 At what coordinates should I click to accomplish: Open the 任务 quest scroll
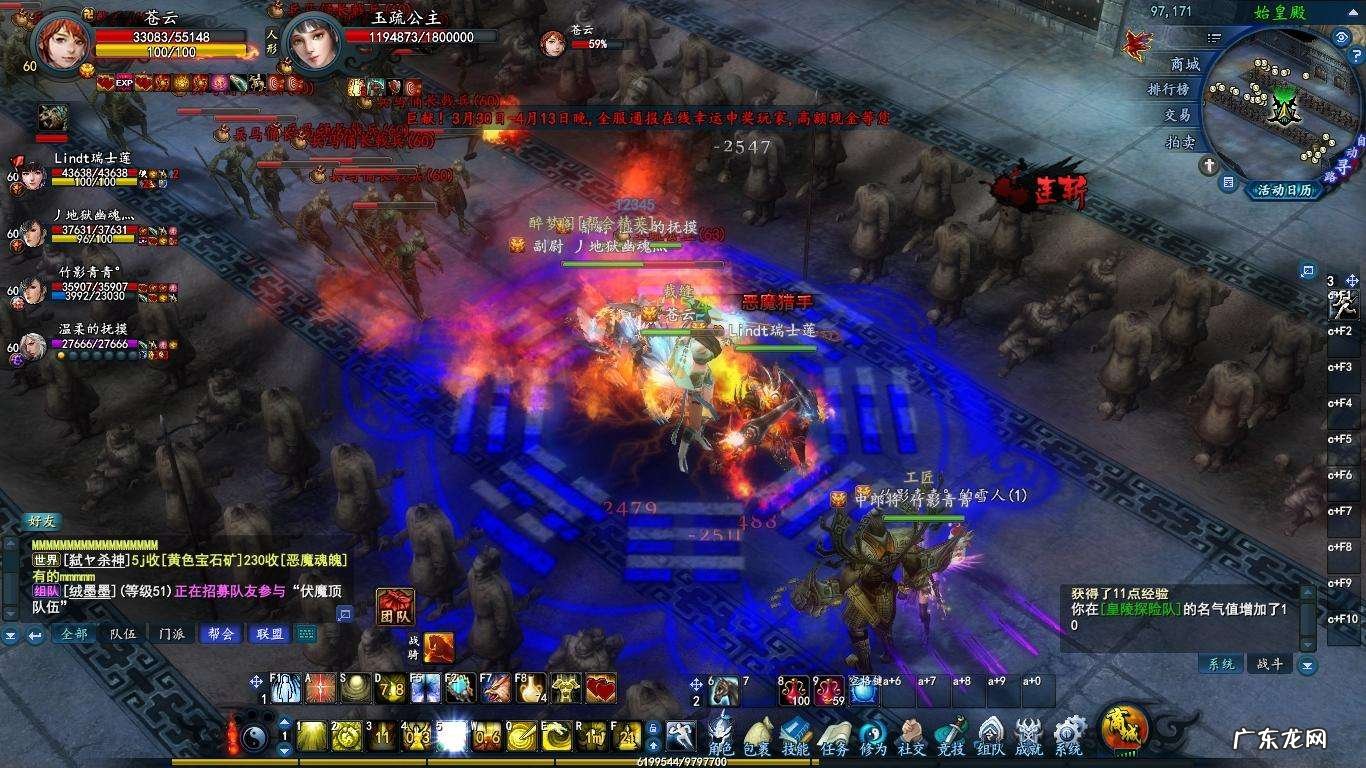[x=834, y=735]
